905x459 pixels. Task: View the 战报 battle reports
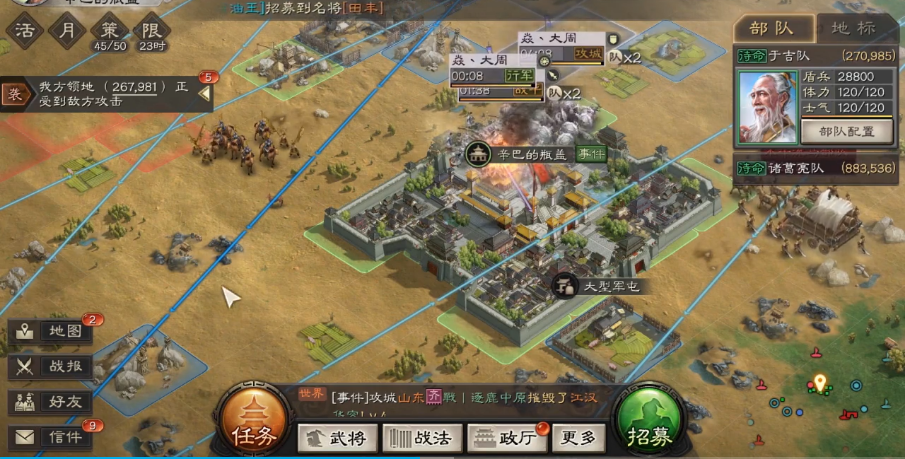(x=54, y=366)
